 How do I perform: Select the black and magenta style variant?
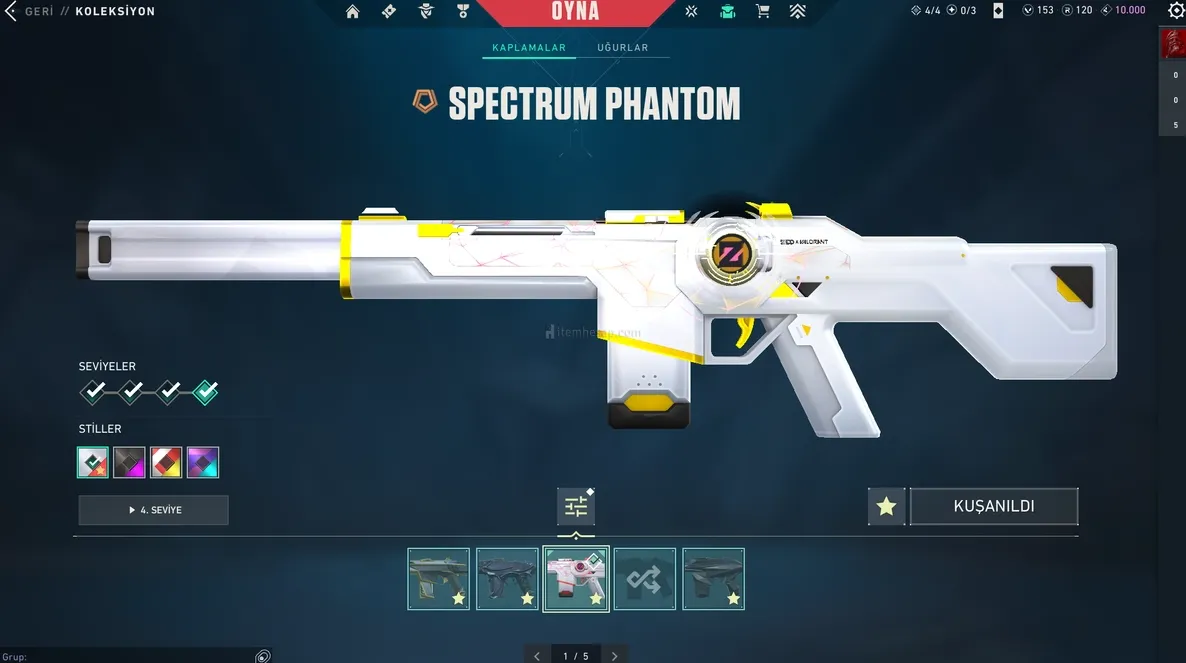click(x=129, y=462)
